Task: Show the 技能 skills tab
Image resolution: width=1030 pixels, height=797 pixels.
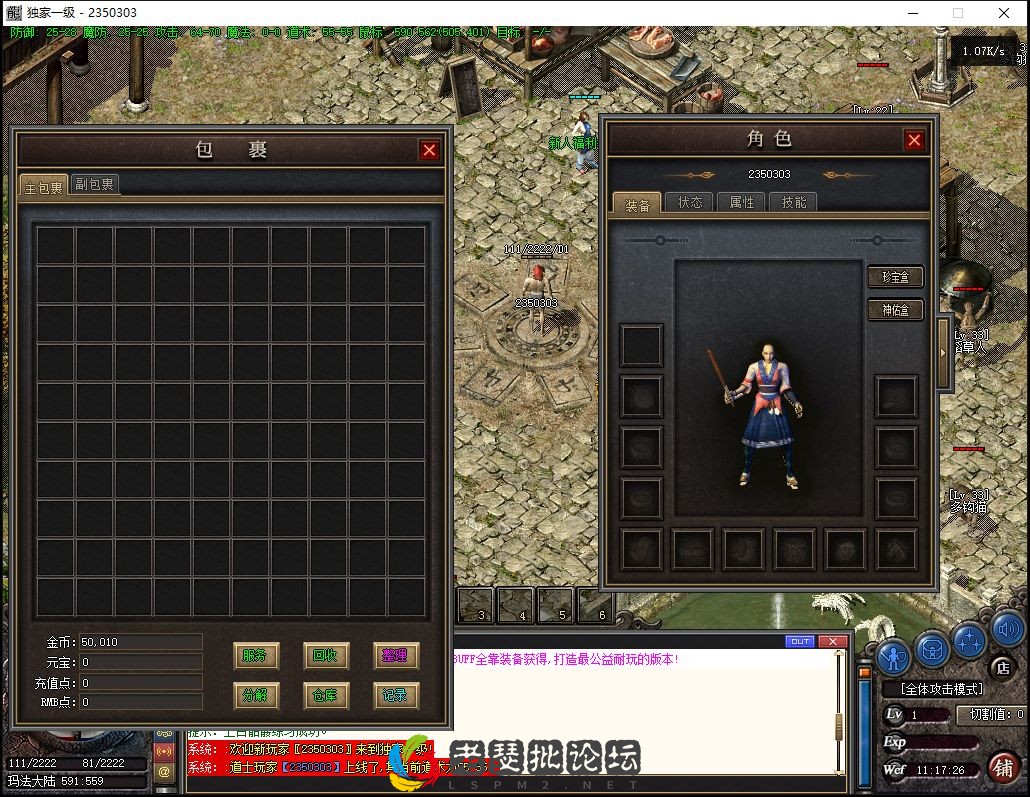Action: pyautogui.click(x=794, y=202)
